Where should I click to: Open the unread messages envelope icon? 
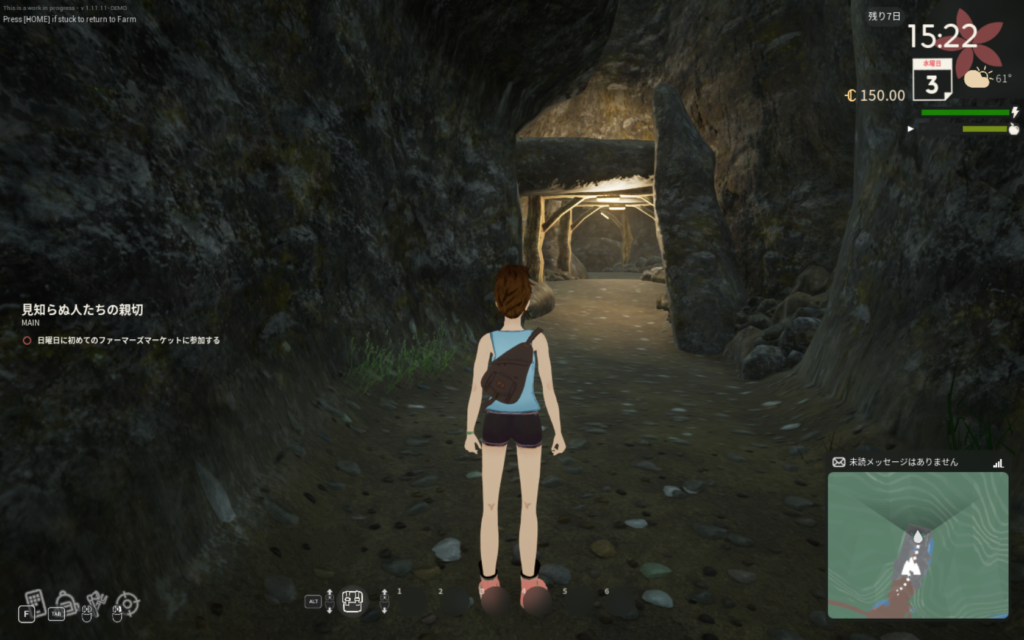[x=838, y=462]
